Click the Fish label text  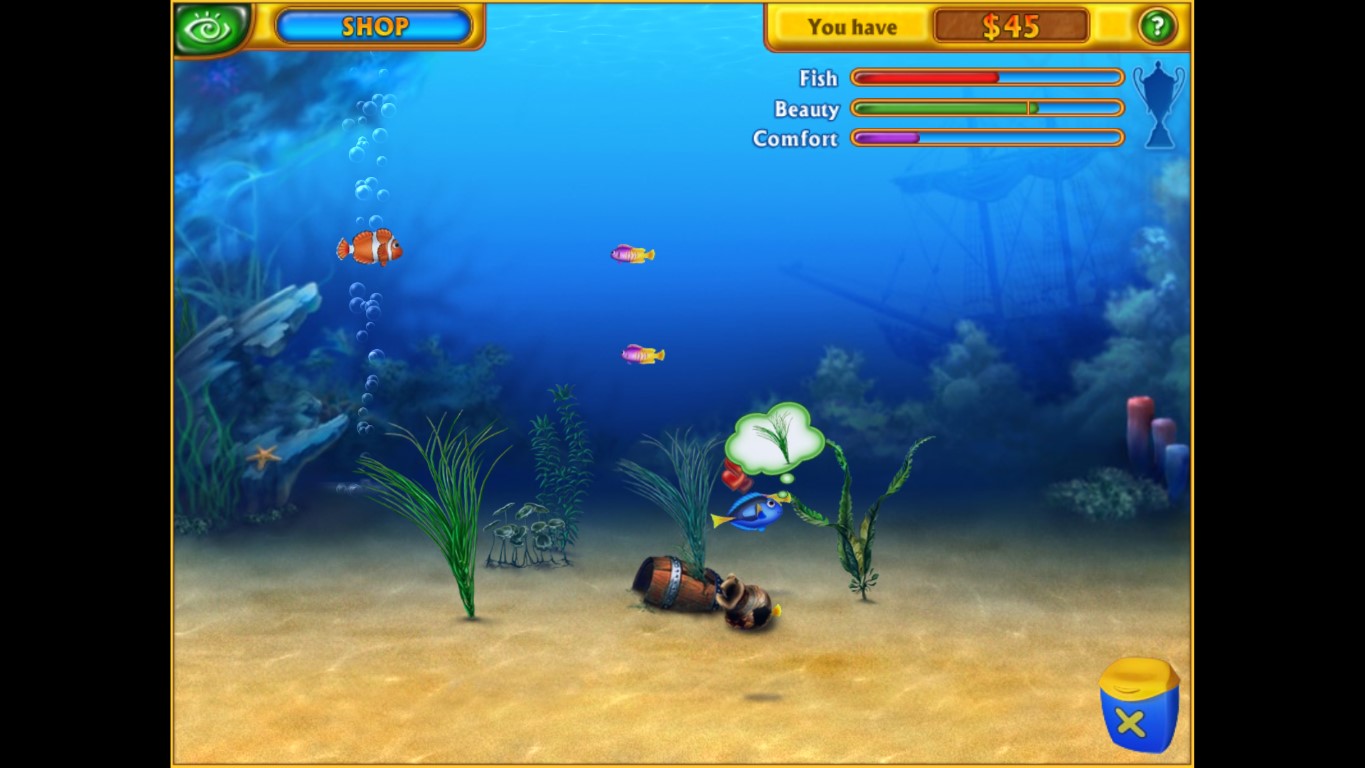click(x=817, y=78)
